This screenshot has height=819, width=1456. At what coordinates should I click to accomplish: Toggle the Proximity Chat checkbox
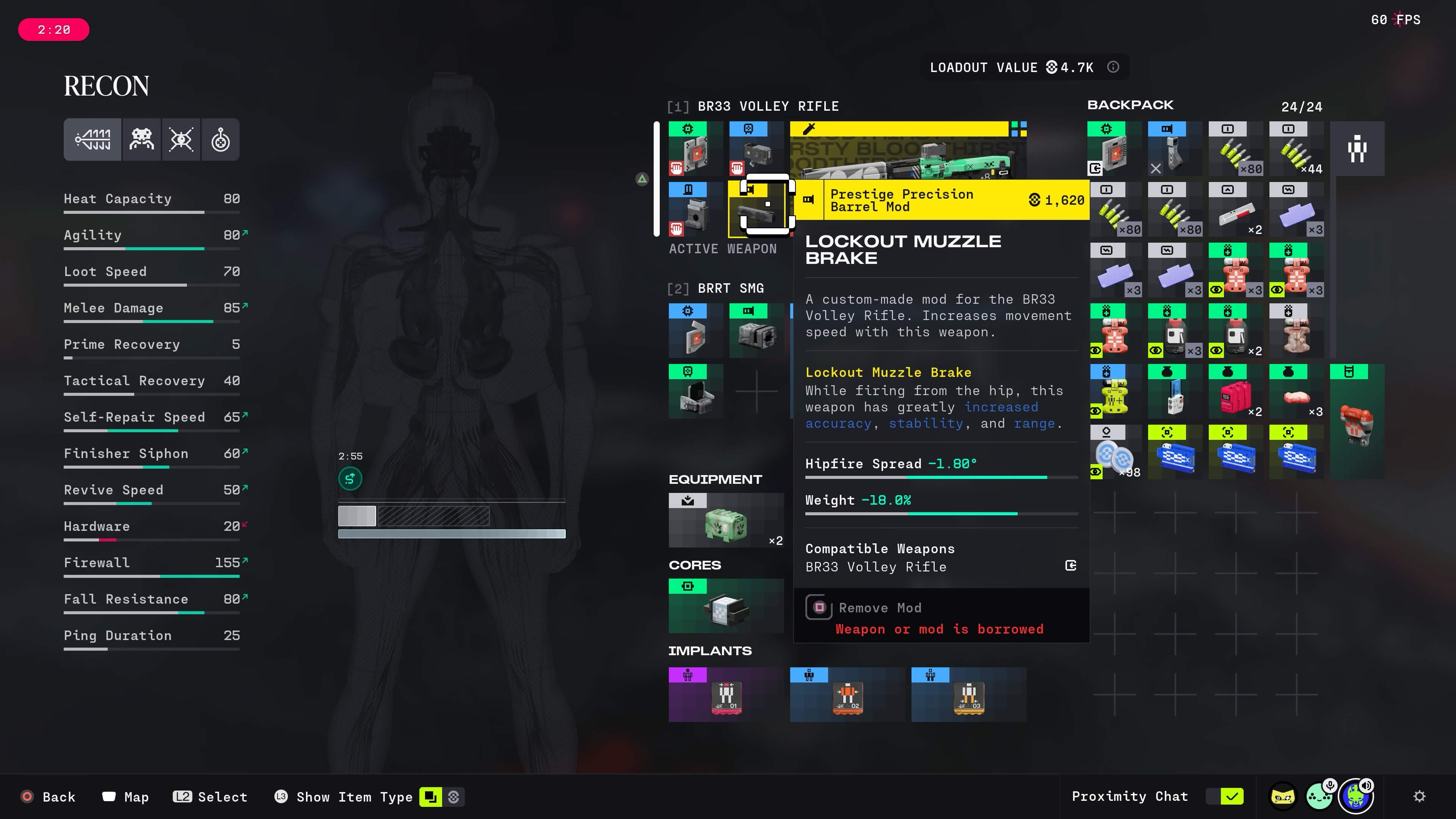tap(1232, 796)
